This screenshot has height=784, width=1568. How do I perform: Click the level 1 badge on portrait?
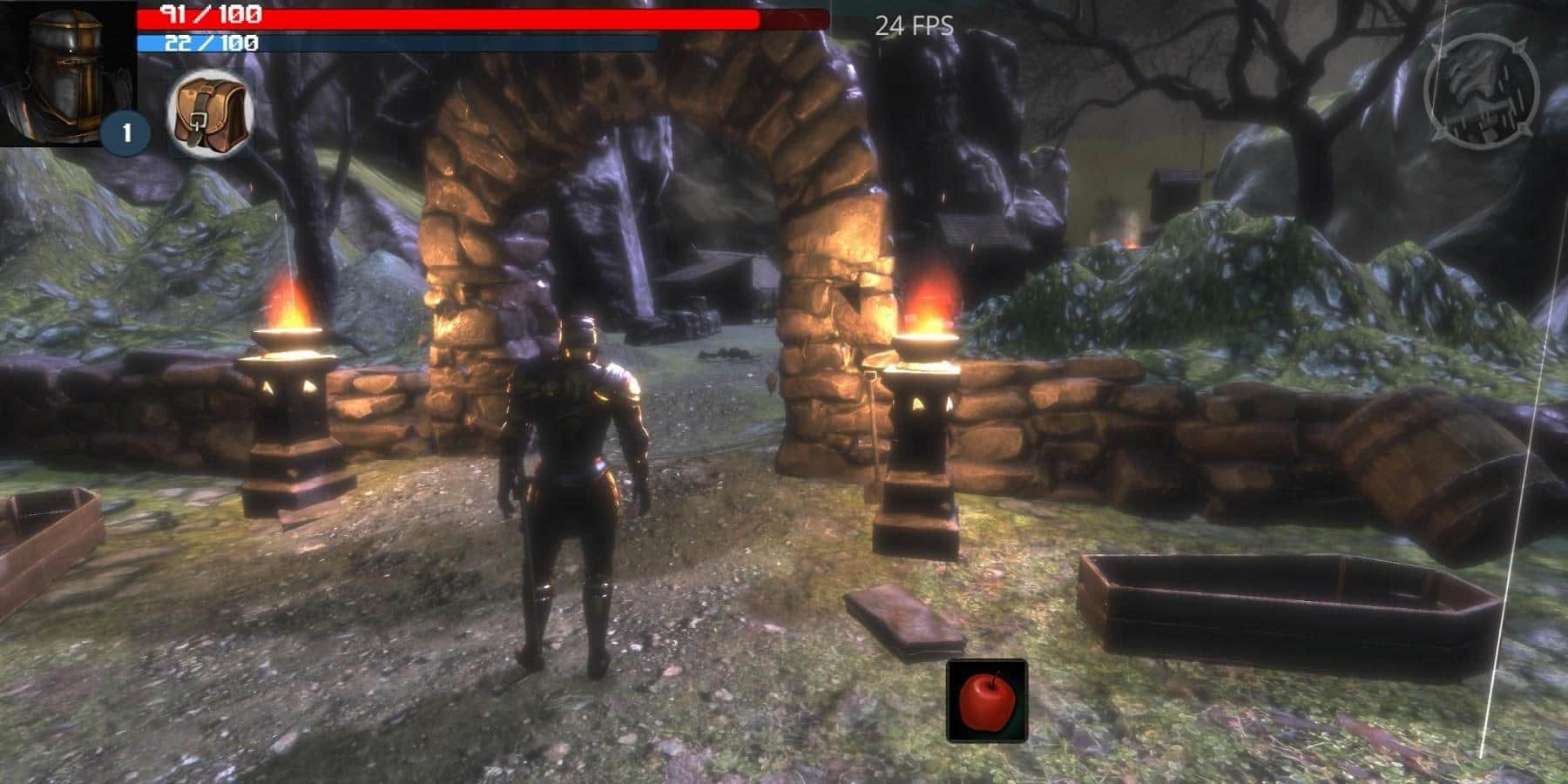[125, 132]
